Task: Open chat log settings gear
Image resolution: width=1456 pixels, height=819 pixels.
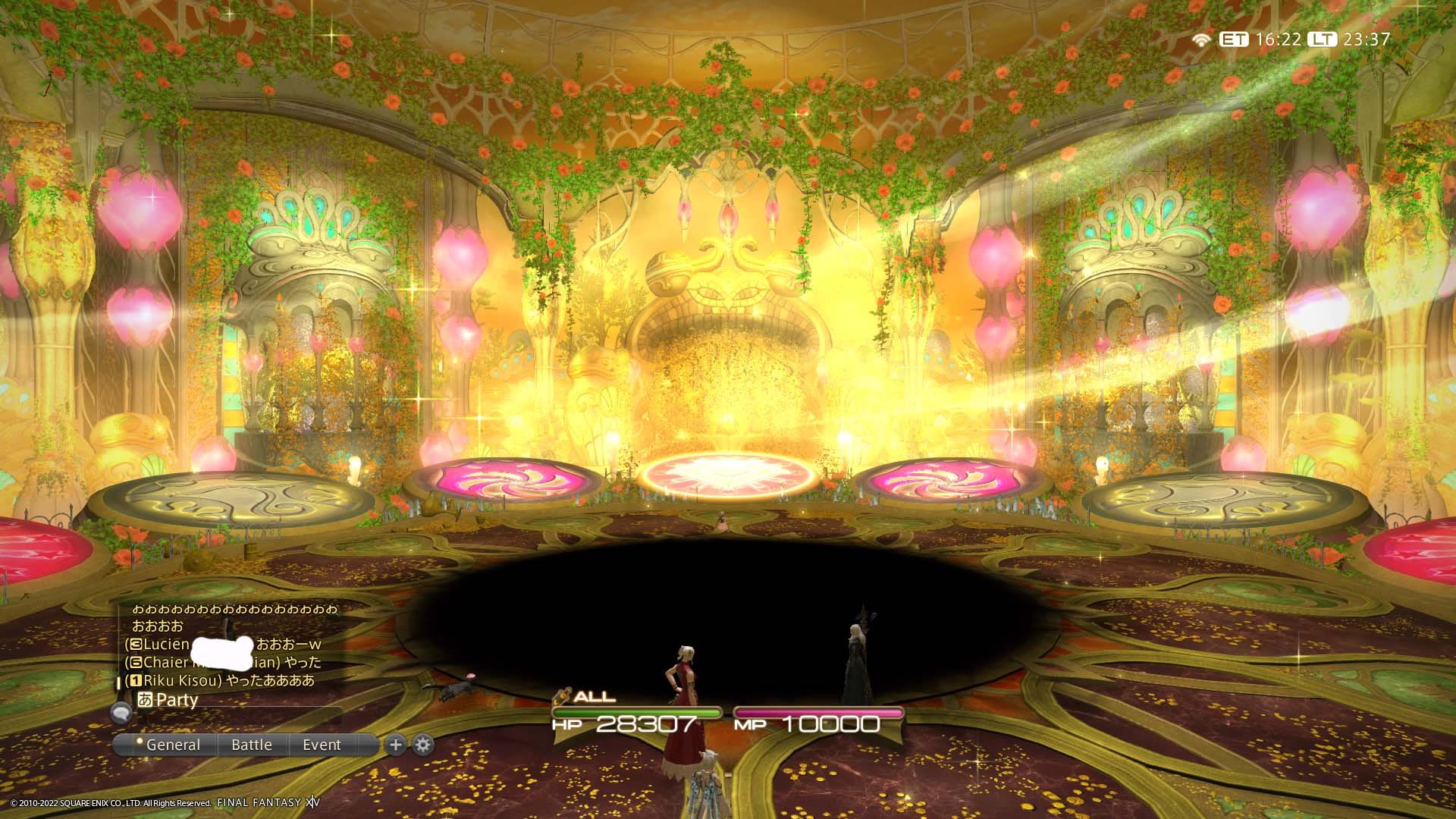Action: 423,745
